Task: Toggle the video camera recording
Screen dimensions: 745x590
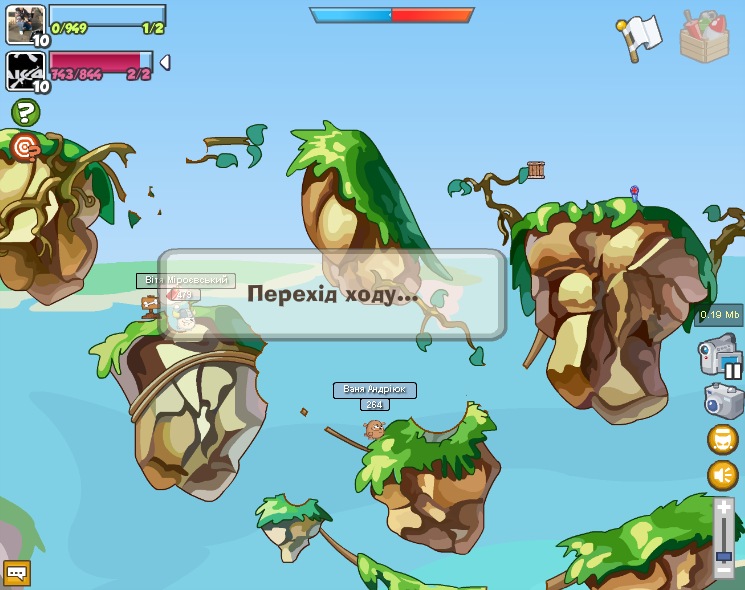Action: tap(719, 355)
